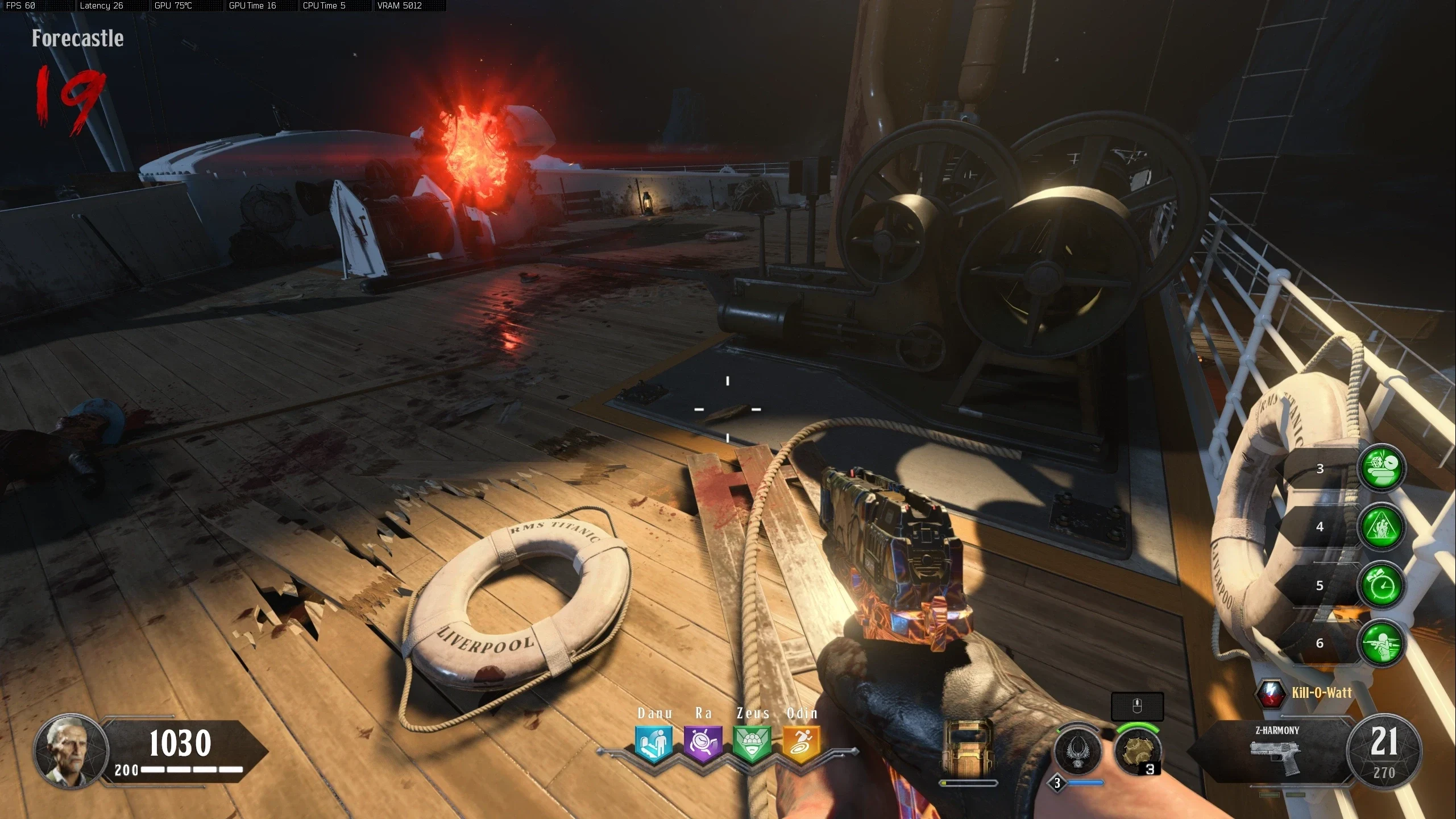The image size is (1456, 819).
Task: Click the character portrait
Action: pos(71,750)
